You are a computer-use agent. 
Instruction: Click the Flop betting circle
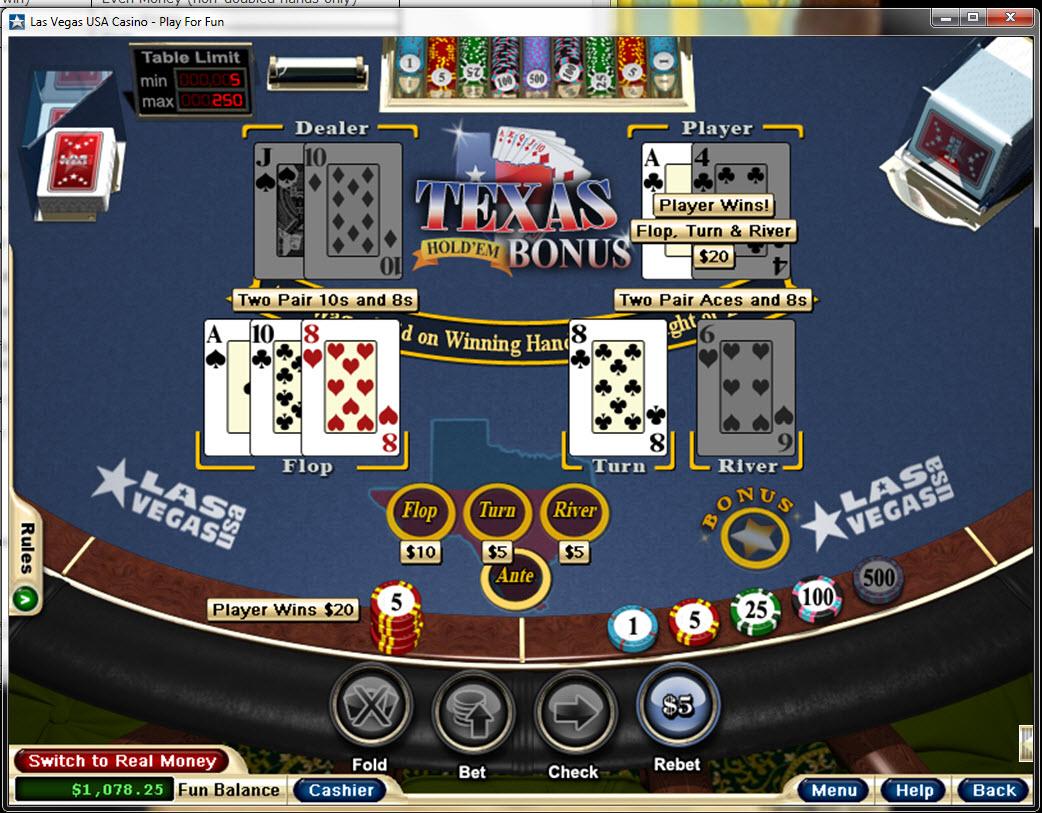[420, 512]
